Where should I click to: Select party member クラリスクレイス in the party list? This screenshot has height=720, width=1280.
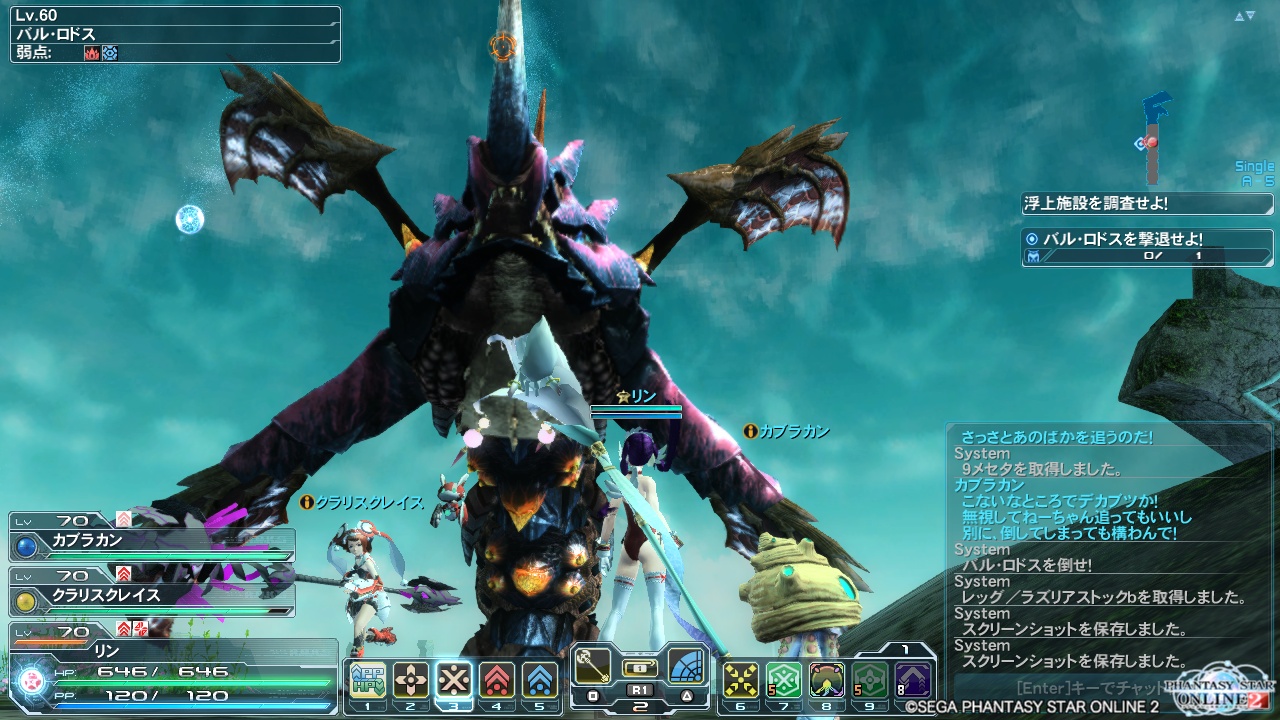[x=152, y=595]
